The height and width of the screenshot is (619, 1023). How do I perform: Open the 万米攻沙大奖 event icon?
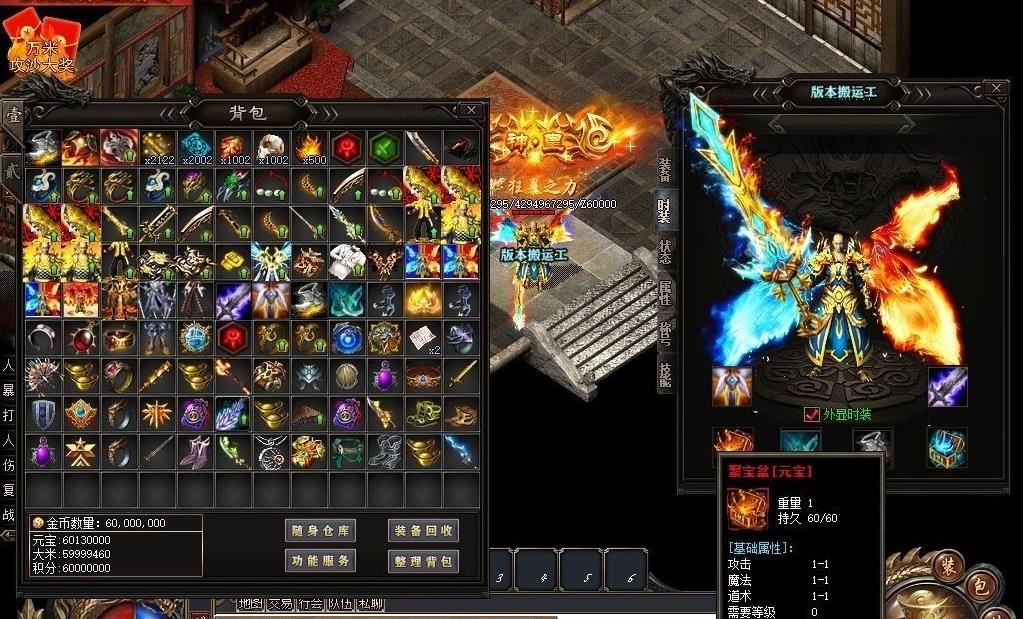[x=42, y=45]
